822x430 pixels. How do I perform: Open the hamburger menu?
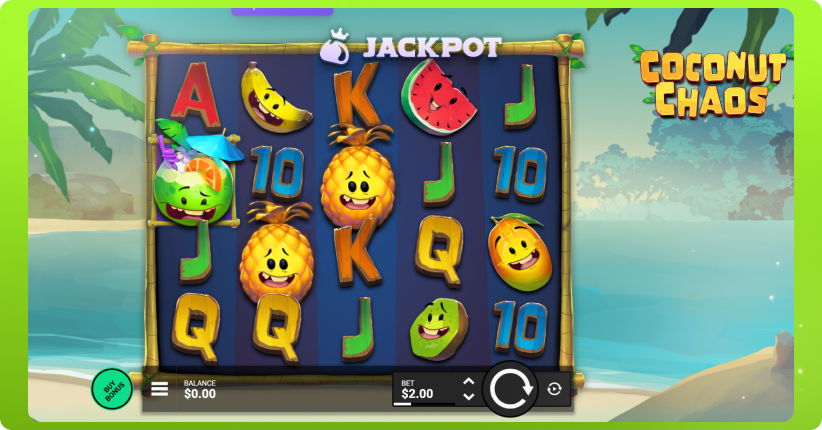click(x=160, y=389)
